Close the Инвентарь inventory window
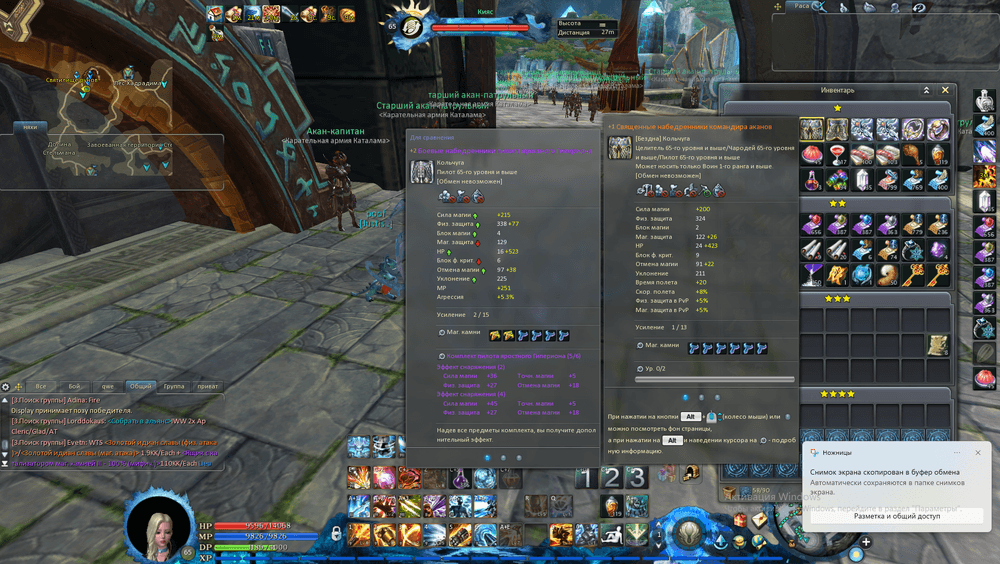The image size is (1000, 564). coord(945,90)
